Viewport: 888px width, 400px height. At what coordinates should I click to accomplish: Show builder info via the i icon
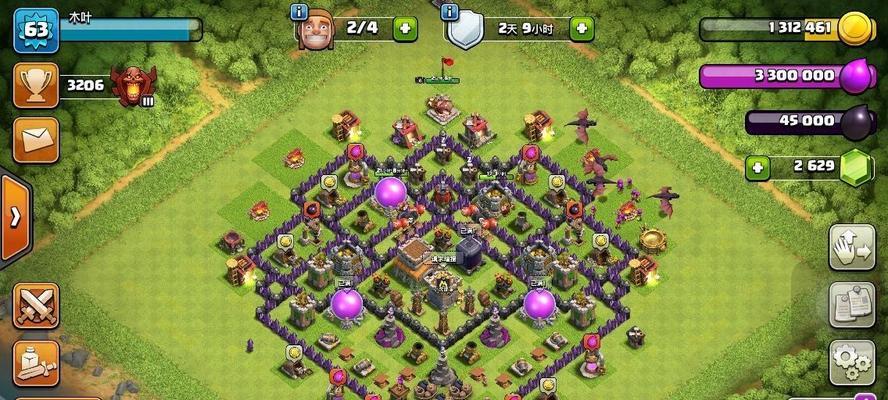(298, 12)
